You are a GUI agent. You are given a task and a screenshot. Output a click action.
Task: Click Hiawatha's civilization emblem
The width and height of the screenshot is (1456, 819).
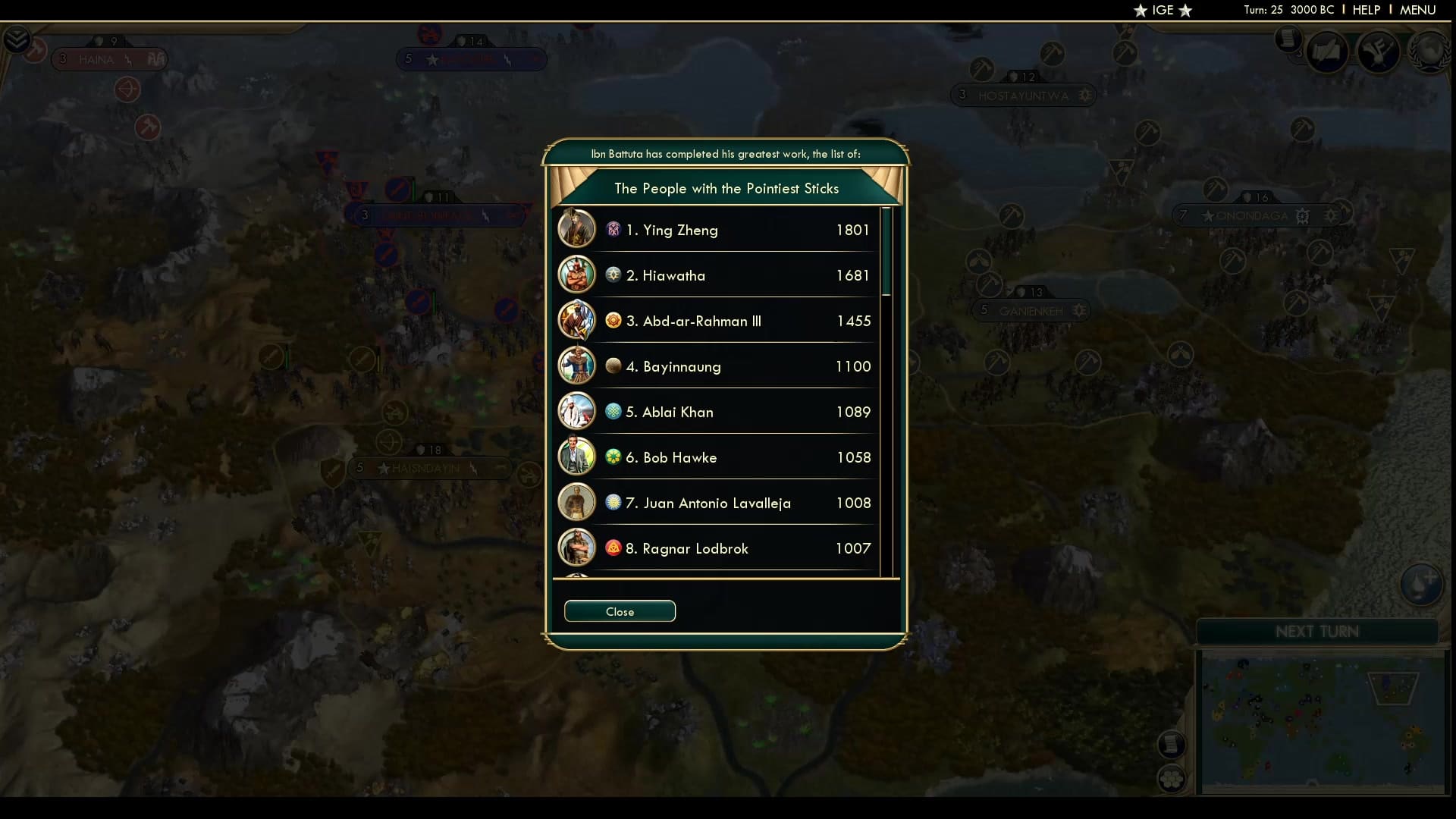click(613, 276)
